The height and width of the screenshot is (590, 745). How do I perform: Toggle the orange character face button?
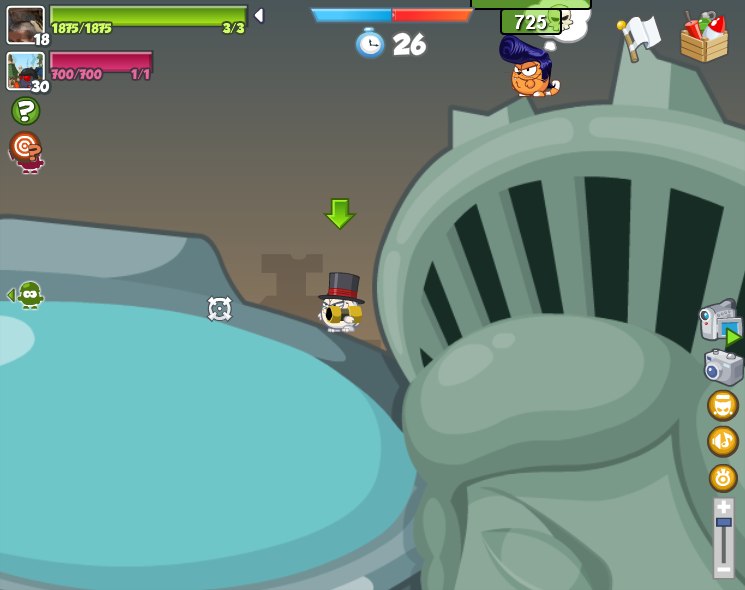click(x=723, y=405)
